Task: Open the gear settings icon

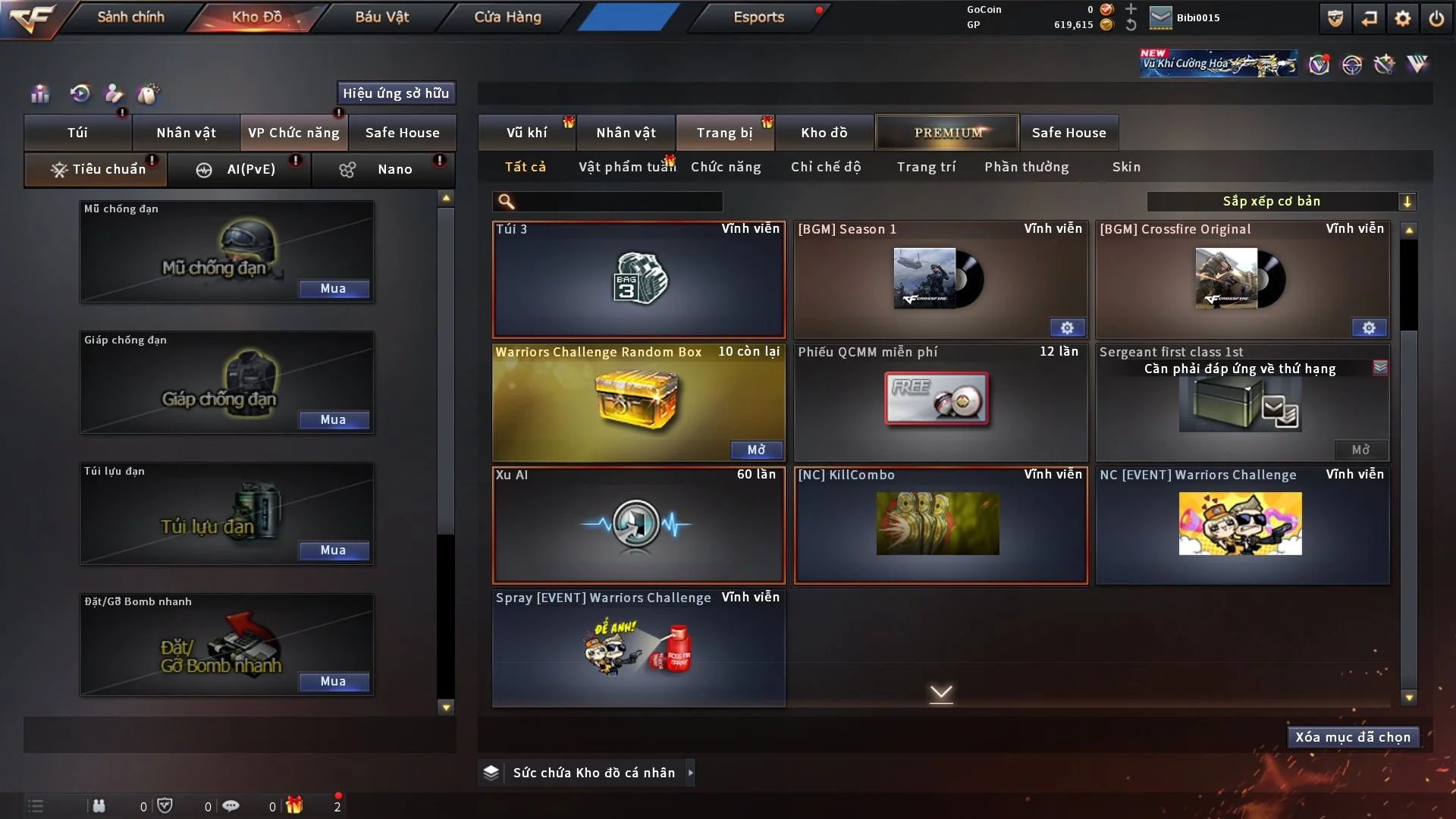Action: [x=1402, y=18]
